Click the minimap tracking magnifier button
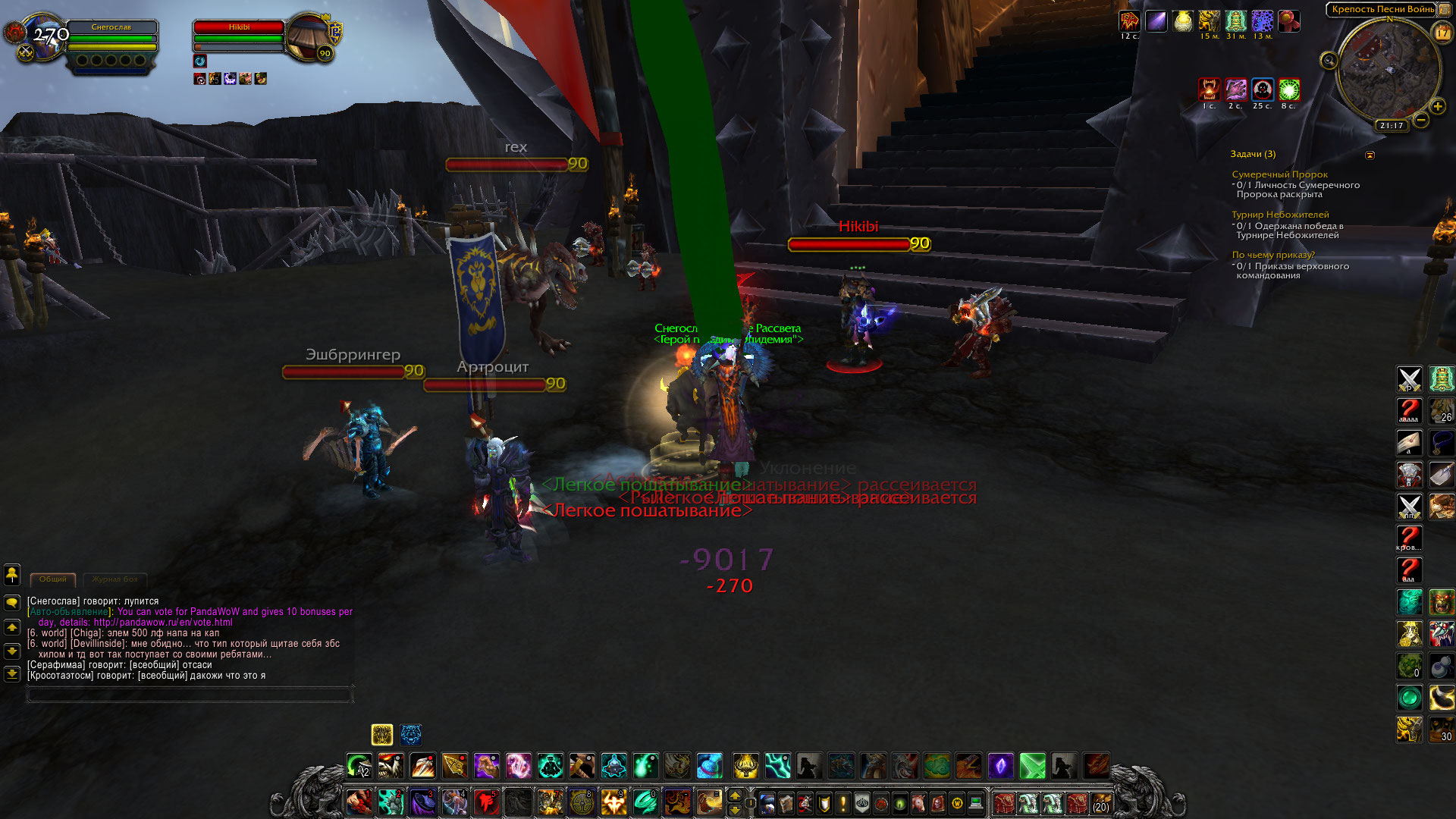This screenshot has height=819, width=1456. coord(1329,61)
